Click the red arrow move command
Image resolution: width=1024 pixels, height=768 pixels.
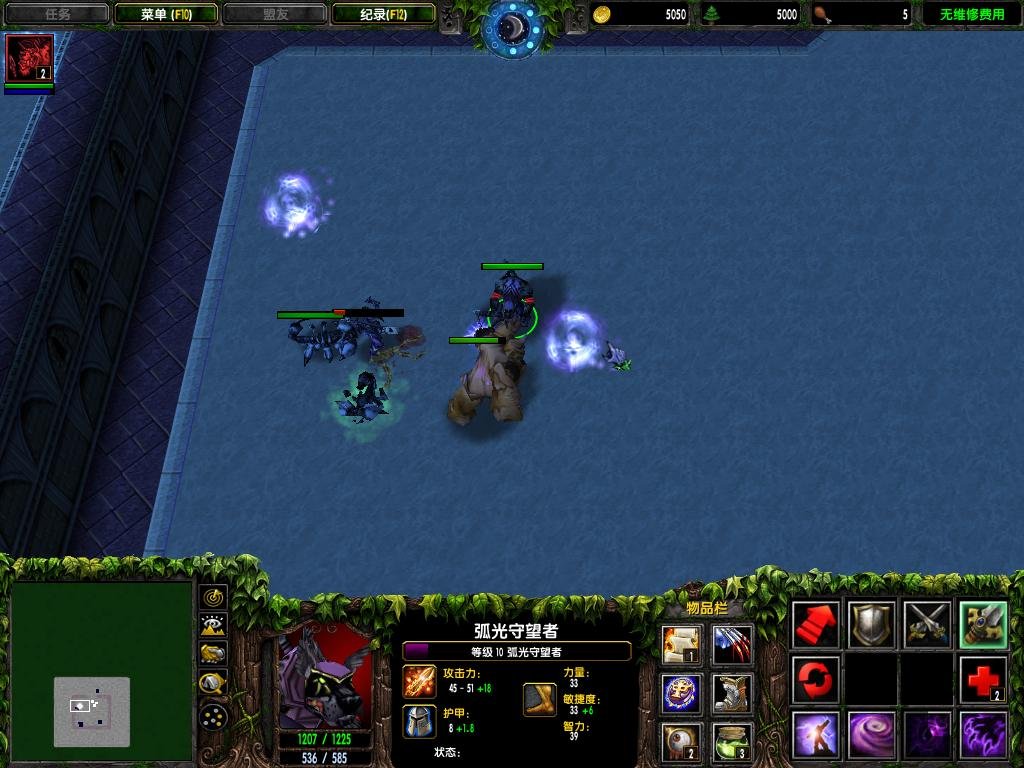point(816,626)
